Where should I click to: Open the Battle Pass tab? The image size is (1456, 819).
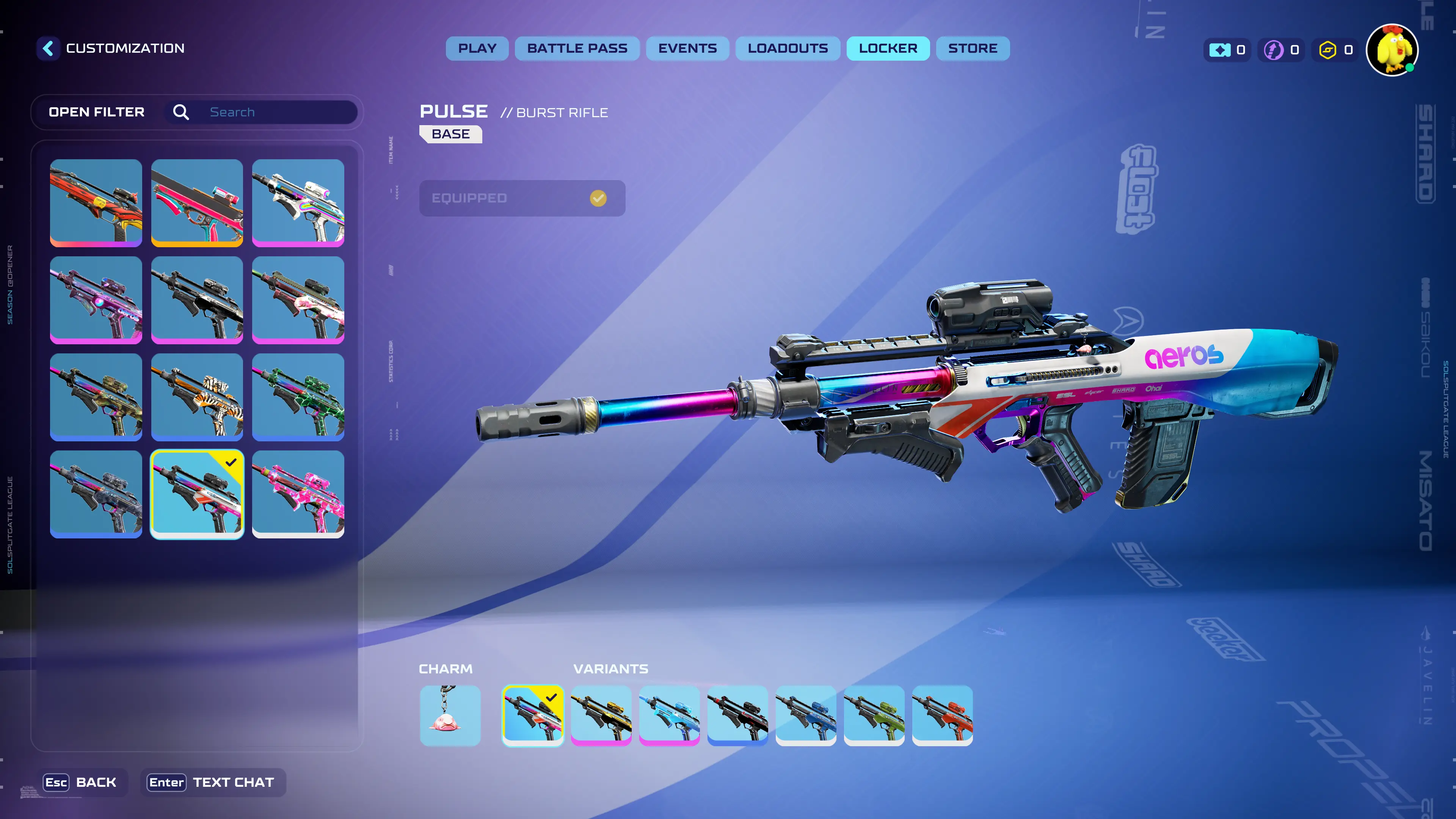click(x=577, y=49)
